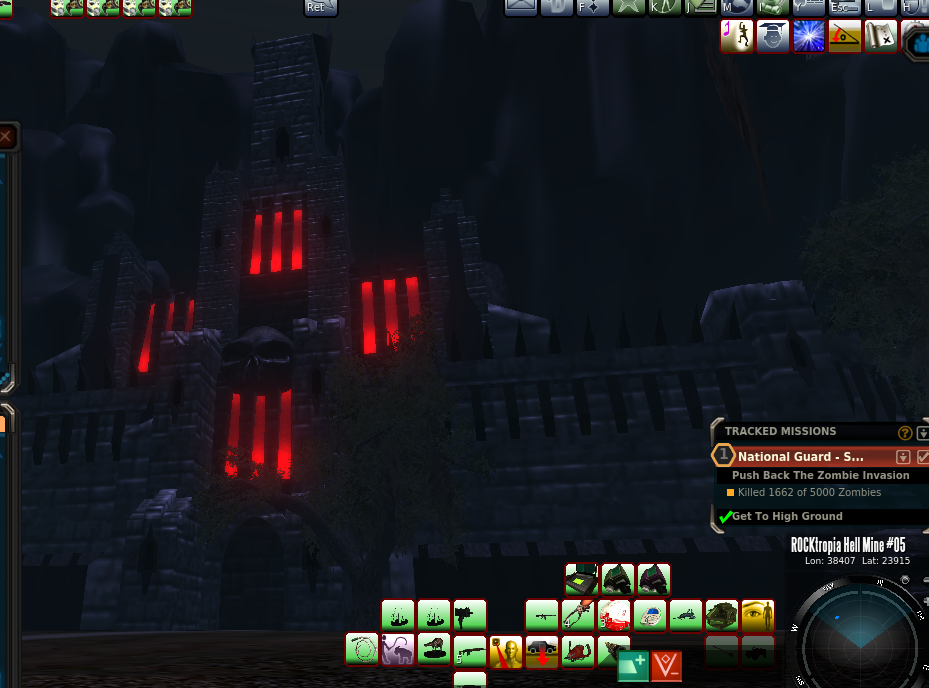
Task: Toggle the eye and body avatar icon
Action: point(758,614)
